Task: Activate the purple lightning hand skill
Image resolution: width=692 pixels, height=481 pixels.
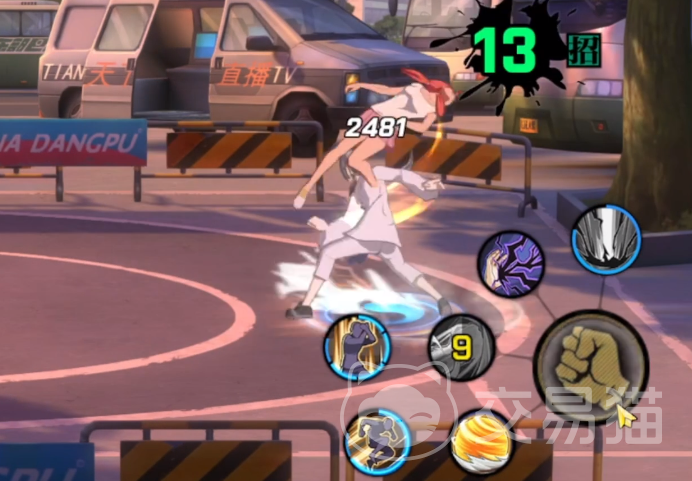Action: click(511, 265)
